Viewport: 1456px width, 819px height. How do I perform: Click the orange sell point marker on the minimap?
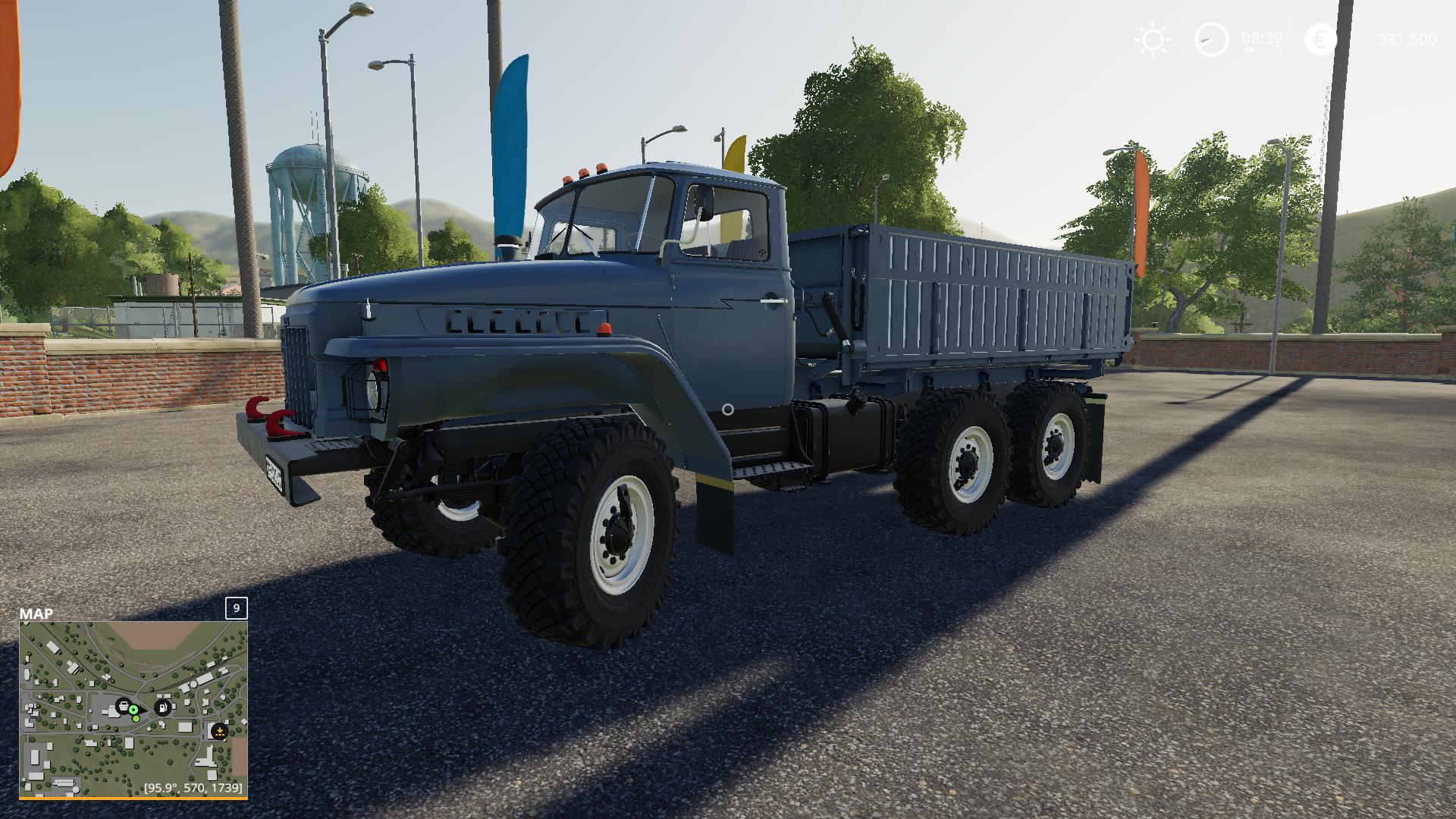tap(220, 731)
